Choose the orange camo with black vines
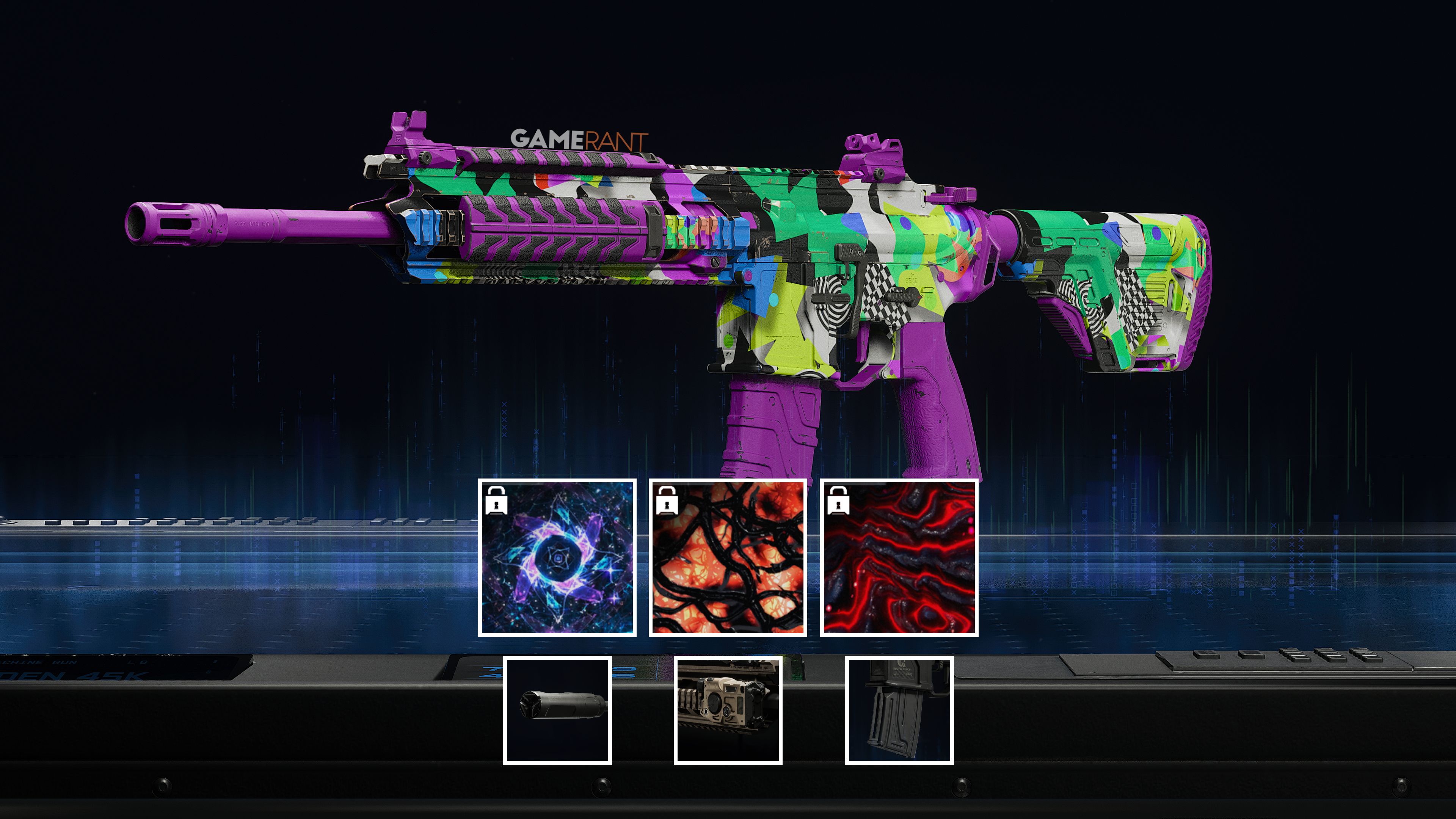Screen dimensions: 1456x819 [x=728, y=557]
